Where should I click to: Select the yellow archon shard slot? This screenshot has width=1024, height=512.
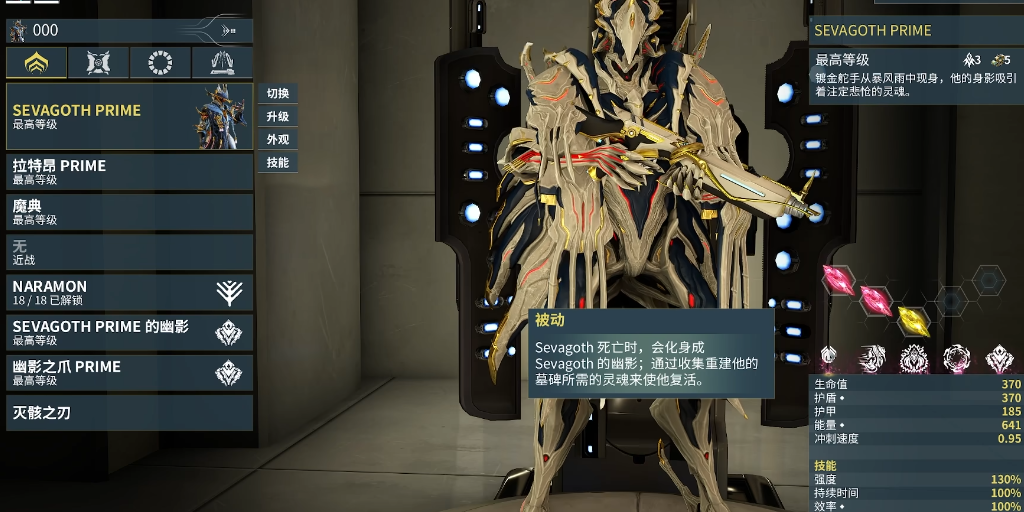tap(912, 320)
